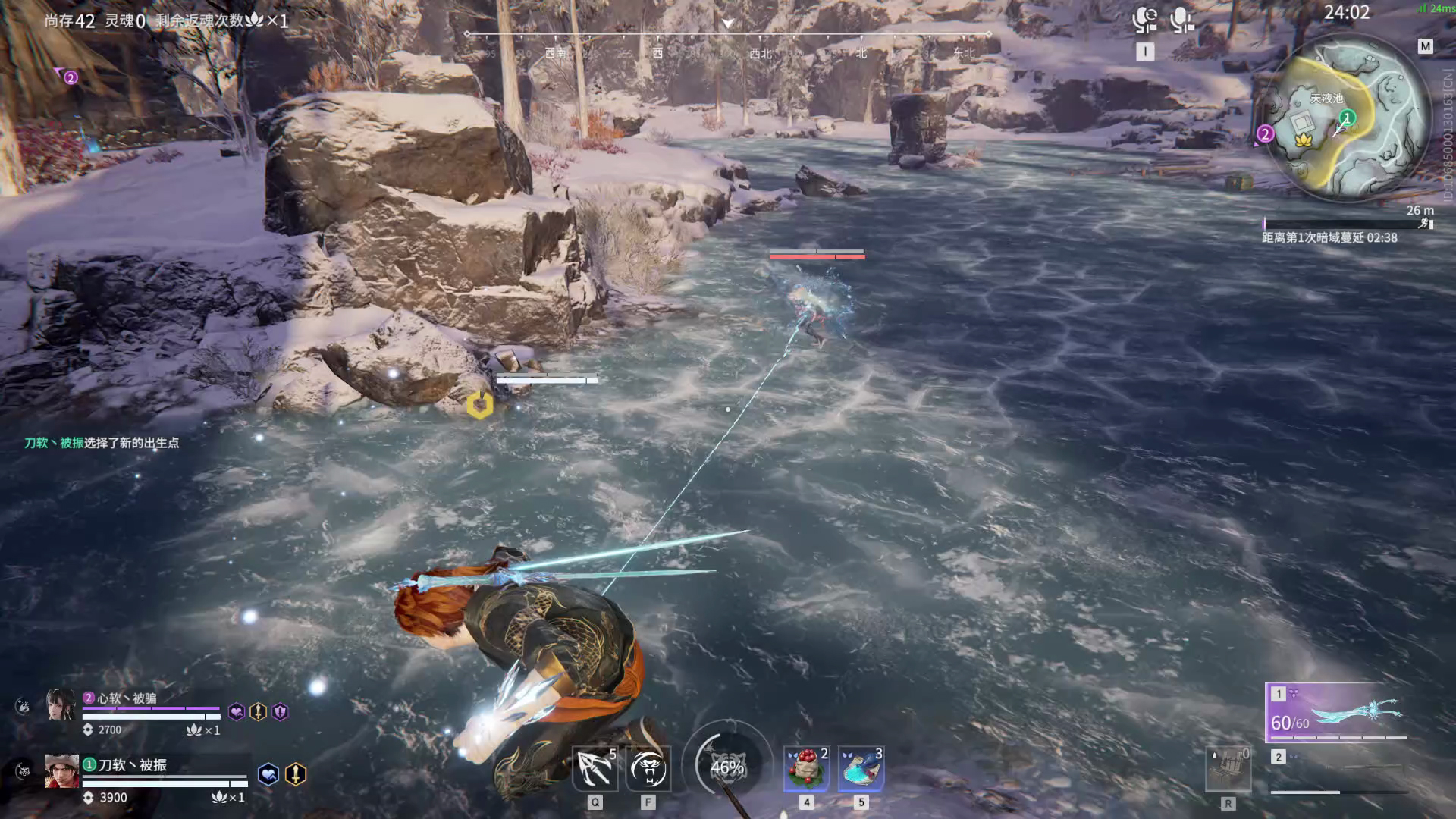Toggle the voice chat speaker icon

(x=1144, y=19)
